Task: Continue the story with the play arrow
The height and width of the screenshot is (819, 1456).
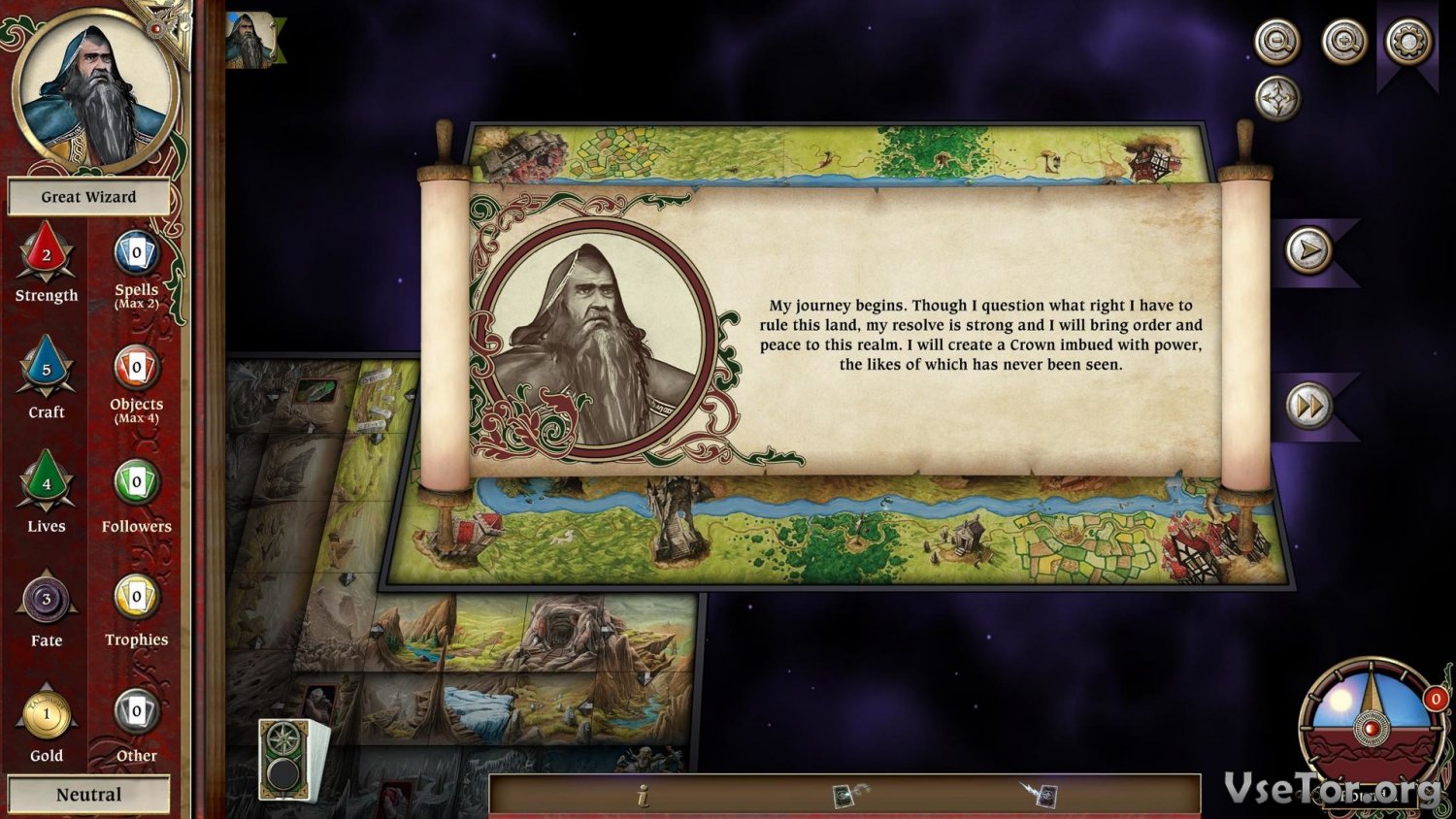Action: pyautogui.click(x=1308, y=250)
